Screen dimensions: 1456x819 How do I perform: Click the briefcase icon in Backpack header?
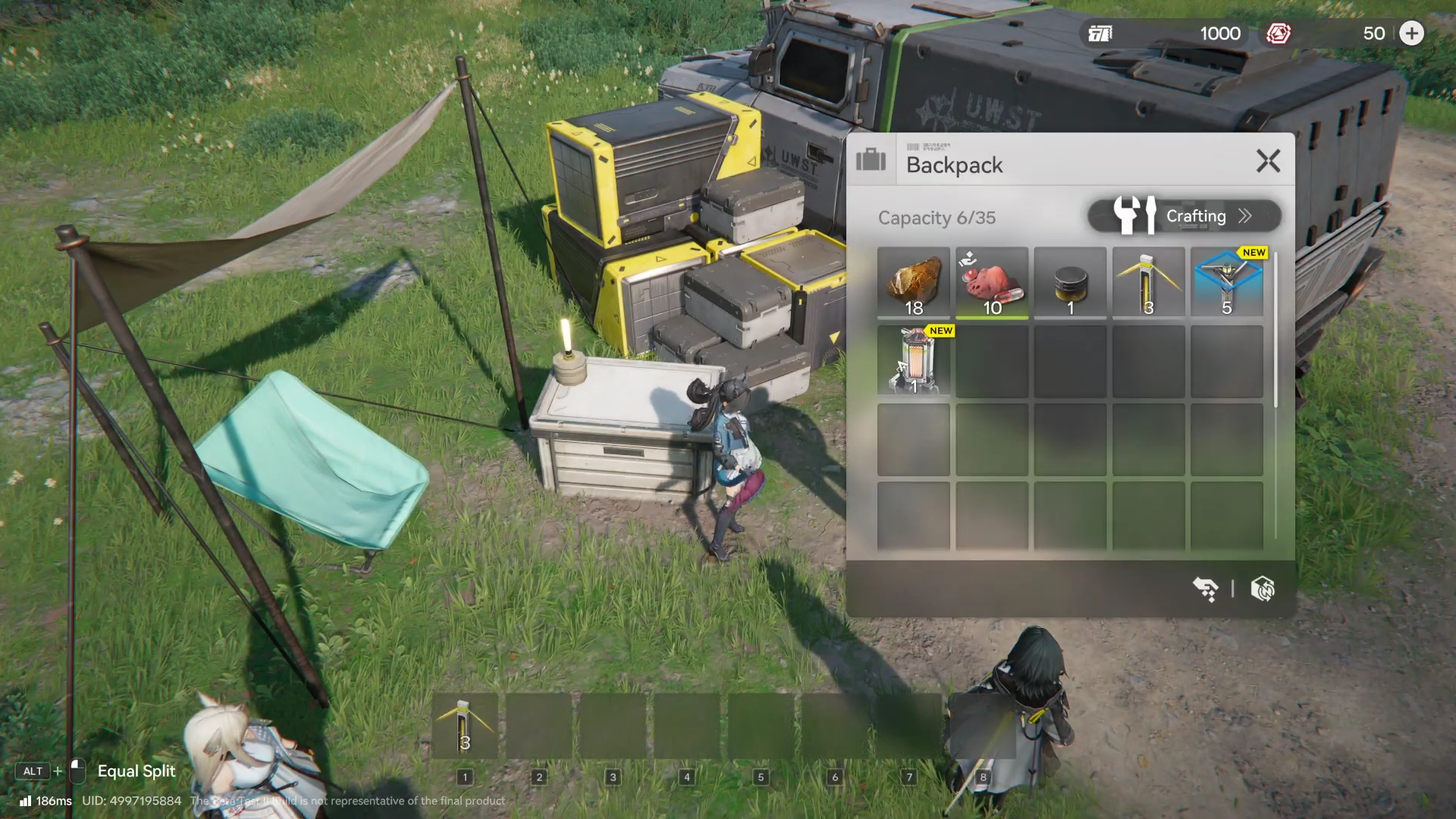click(x=871, y=160)
